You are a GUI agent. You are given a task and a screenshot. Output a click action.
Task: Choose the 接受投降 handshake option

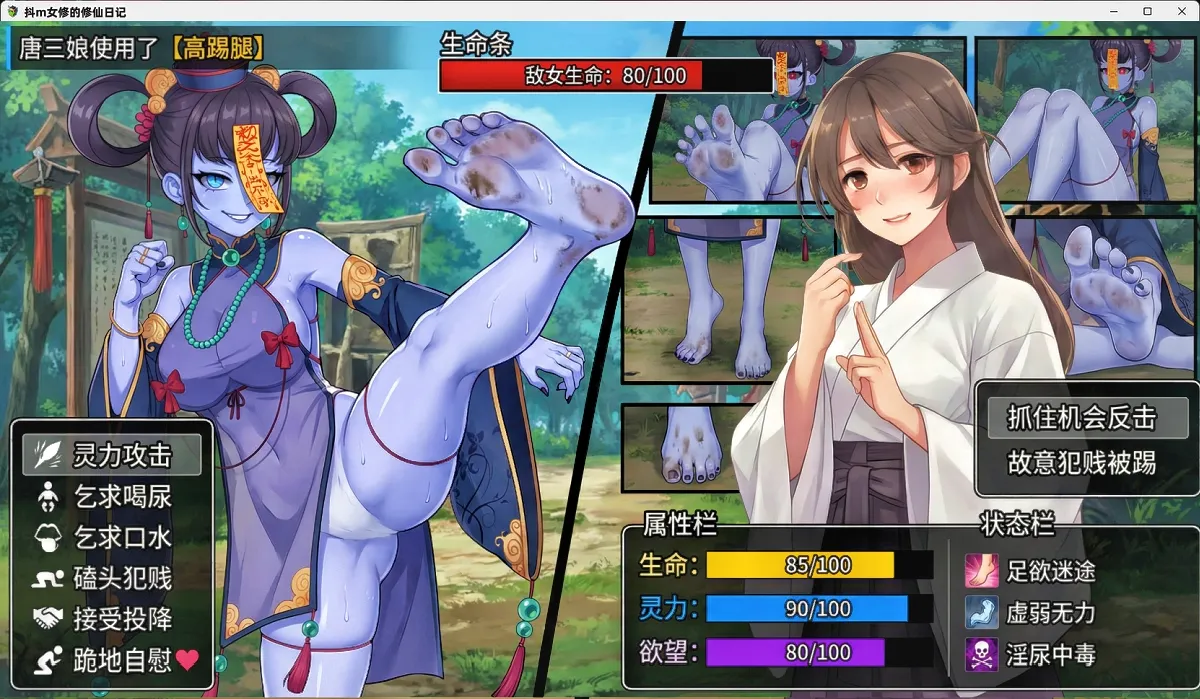coord(112,619)
